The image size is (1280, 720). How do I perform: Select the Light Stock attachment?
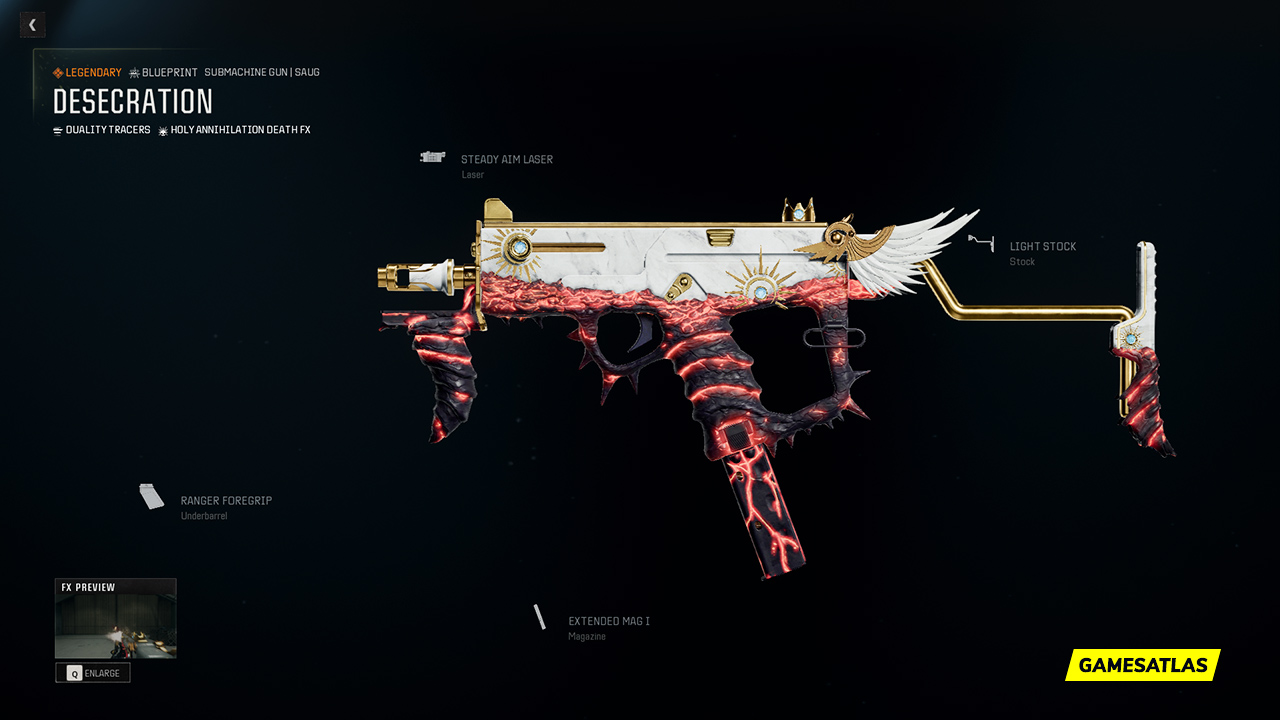pos(1042,247)
